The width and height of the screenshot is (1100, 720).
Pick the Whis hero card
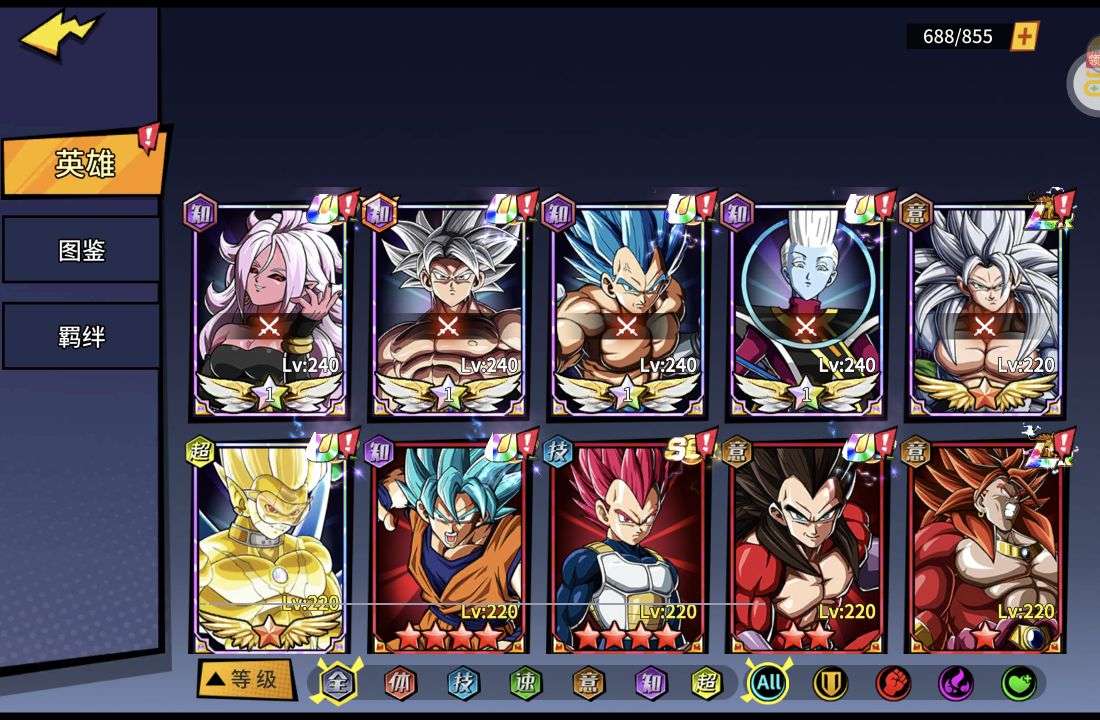(805, 310)
